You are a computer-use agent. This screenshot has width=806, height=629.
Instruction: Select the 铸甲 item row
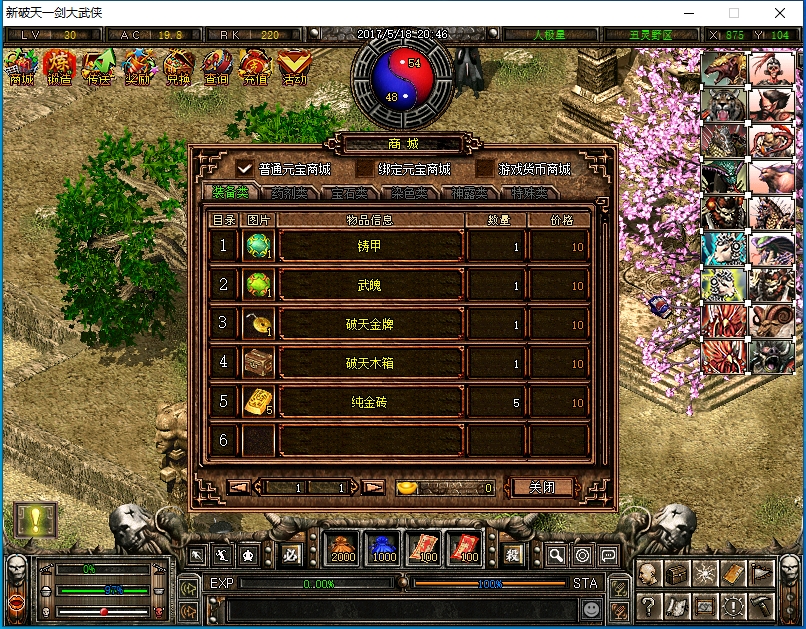pos(371,246)
